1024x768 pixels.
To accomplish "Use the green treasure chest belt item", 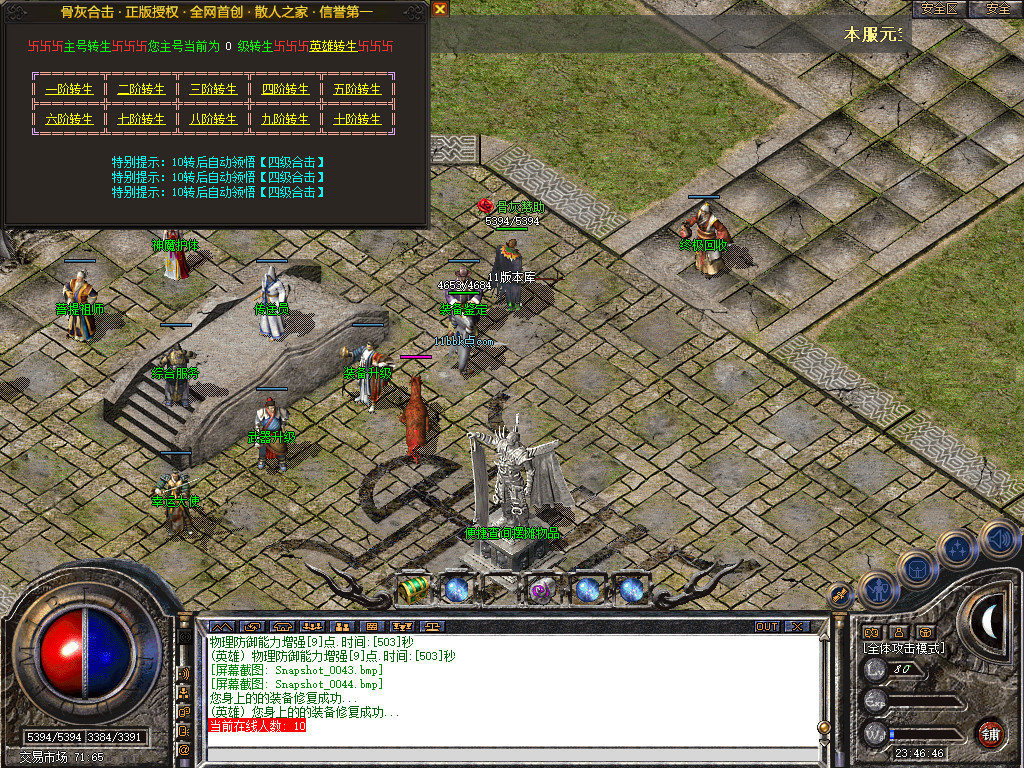I will coord(413,589).
